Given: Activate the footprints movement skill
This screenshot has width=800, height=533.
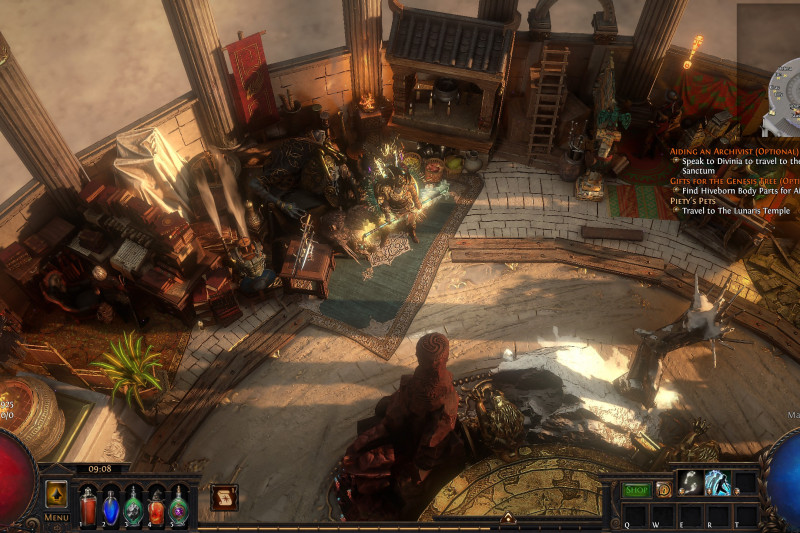Looking at the screenshot, I should coord(690,483).
